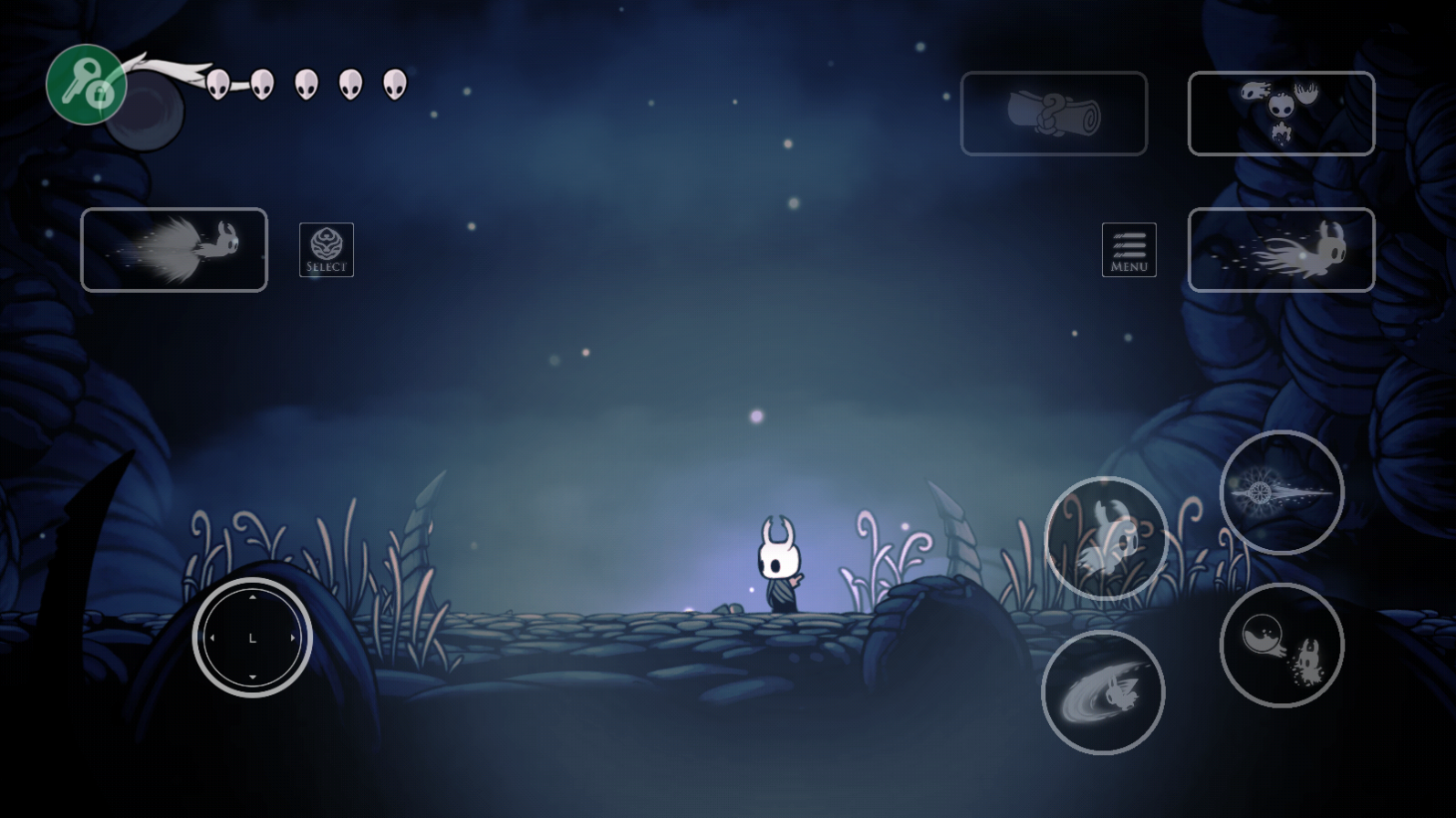This screenshot has height=818, width=1456.
Task: Click the Select button
Action: [327, 250]
